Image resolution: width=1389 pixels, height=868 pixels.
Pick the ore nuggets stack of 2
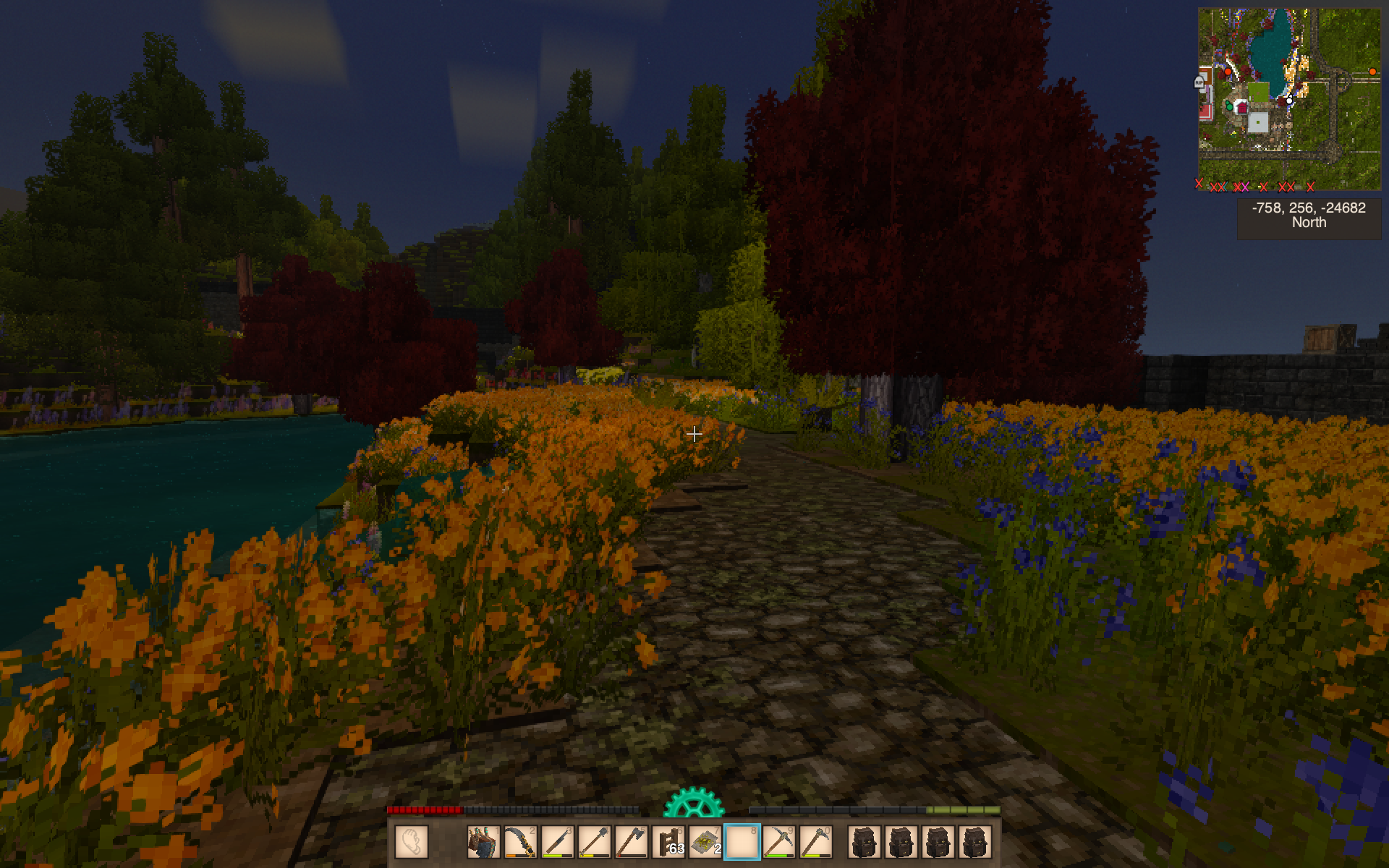tap(705, 843)
